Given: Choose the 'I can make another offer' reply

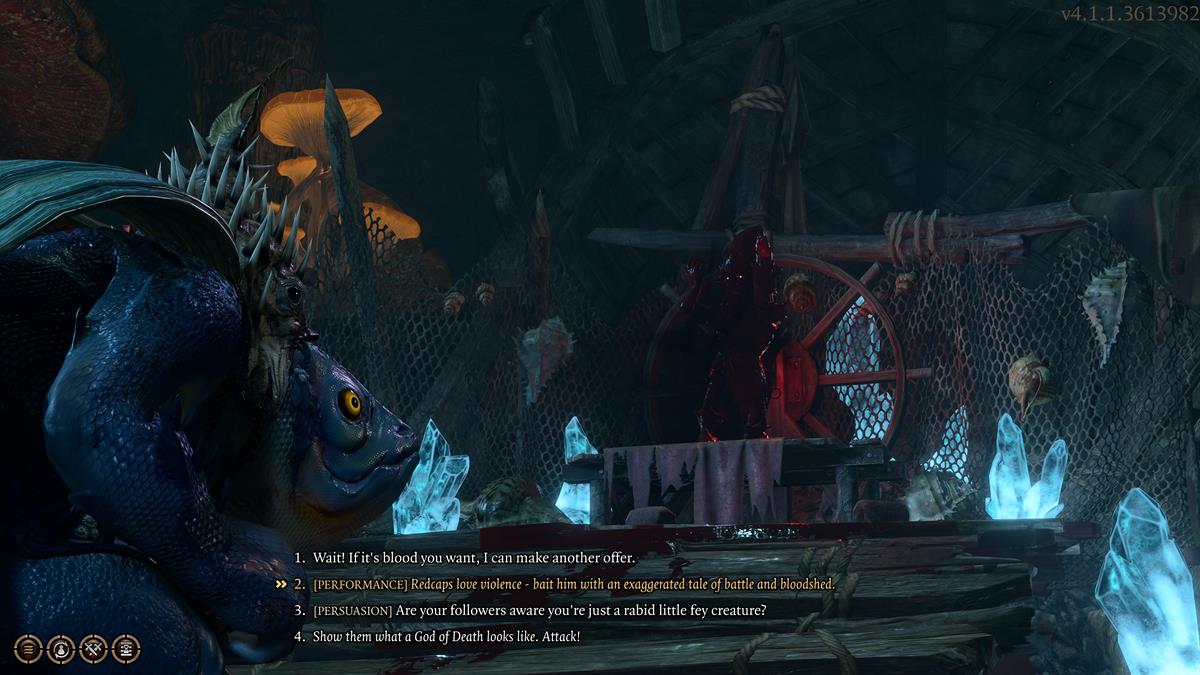Looking at the screenshot, I should tap(474, 556).
